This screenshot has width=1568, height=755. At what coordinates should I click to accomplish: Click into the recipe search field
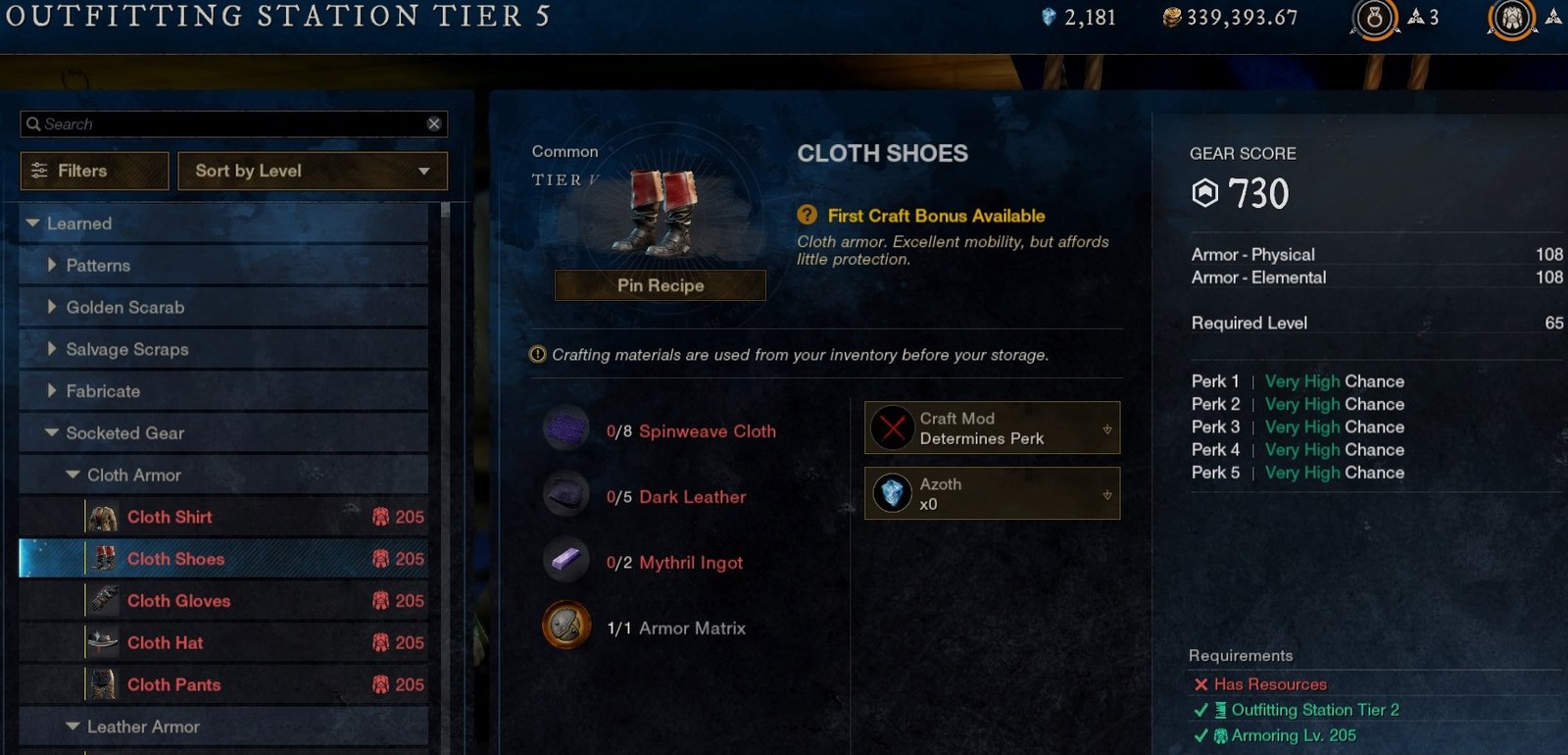225,125
